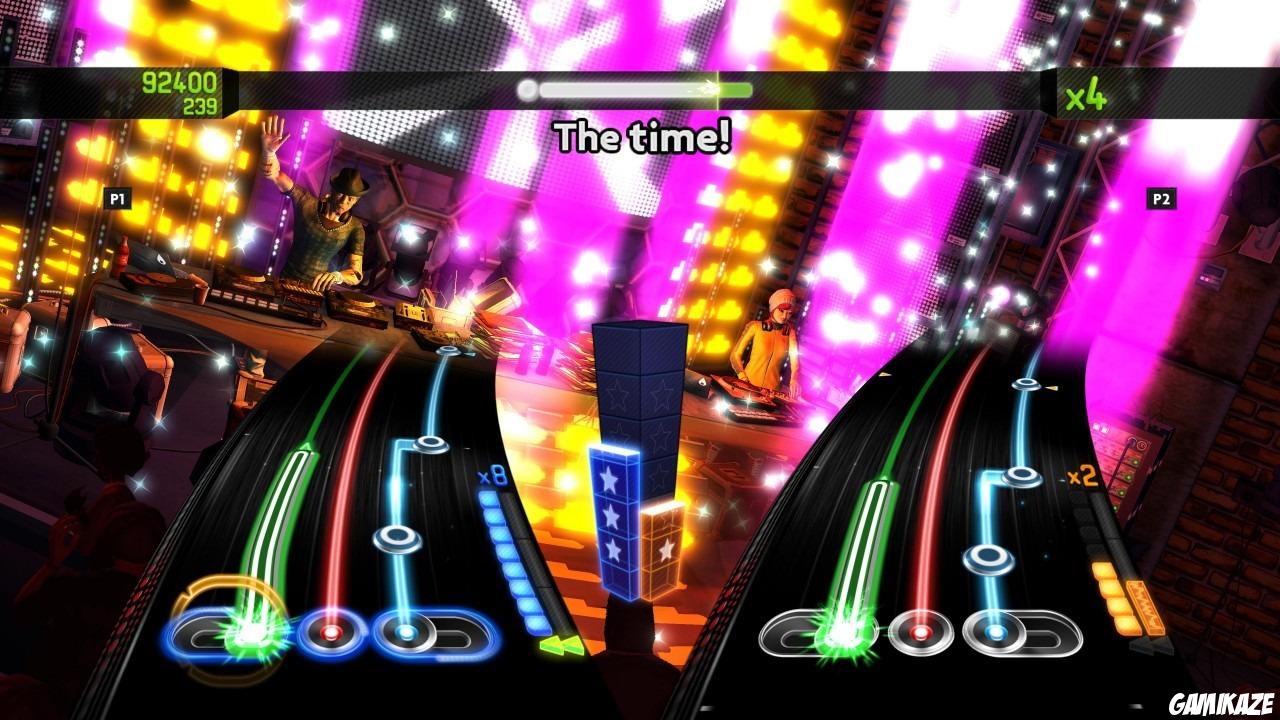Select P1 blue scratch pad

tap(403, 631)
